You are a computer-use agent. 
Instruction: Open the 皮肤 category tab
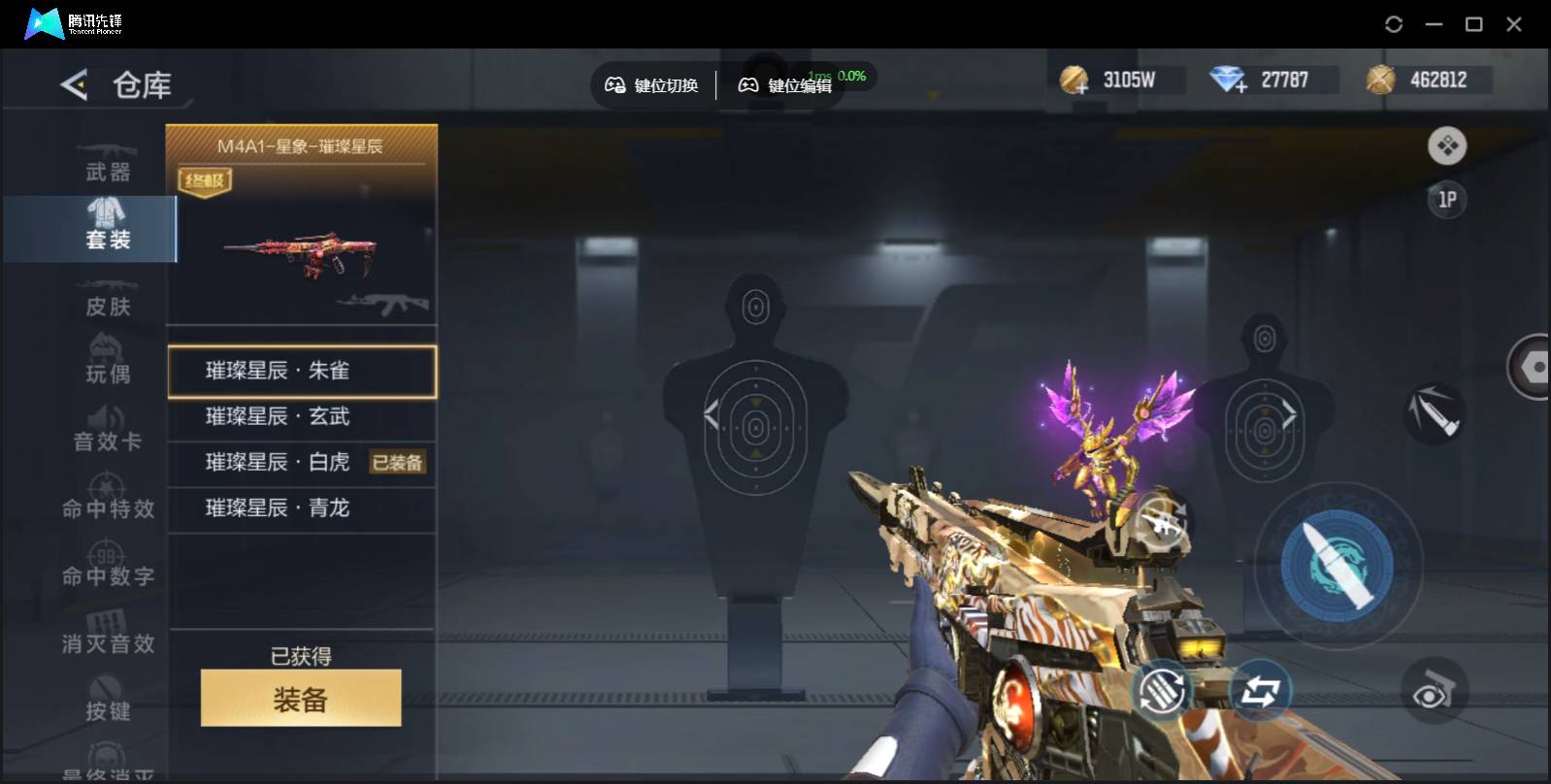coord(107,297)
